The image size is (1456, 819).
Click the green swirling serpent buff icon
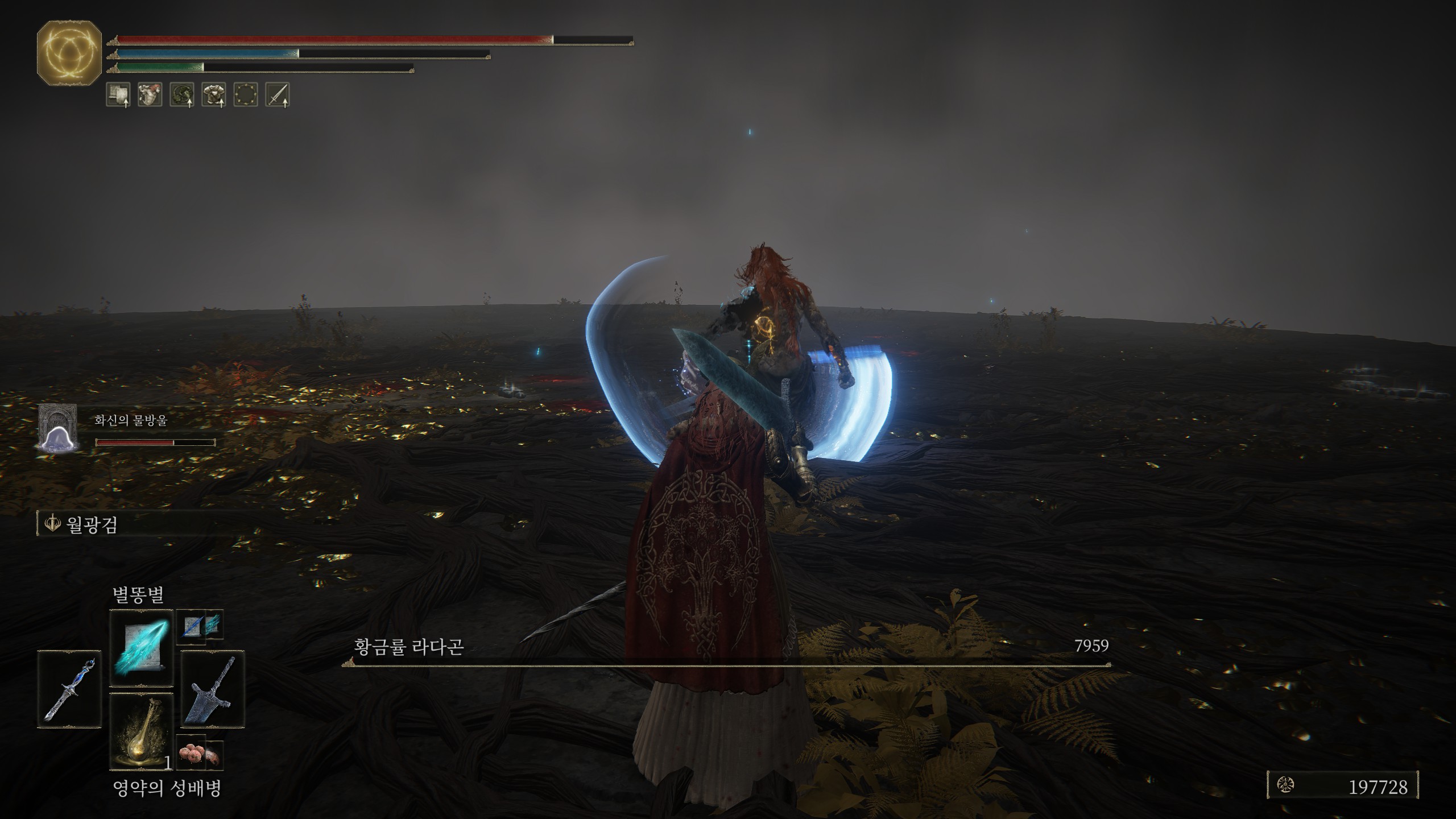tap(182, 94)
